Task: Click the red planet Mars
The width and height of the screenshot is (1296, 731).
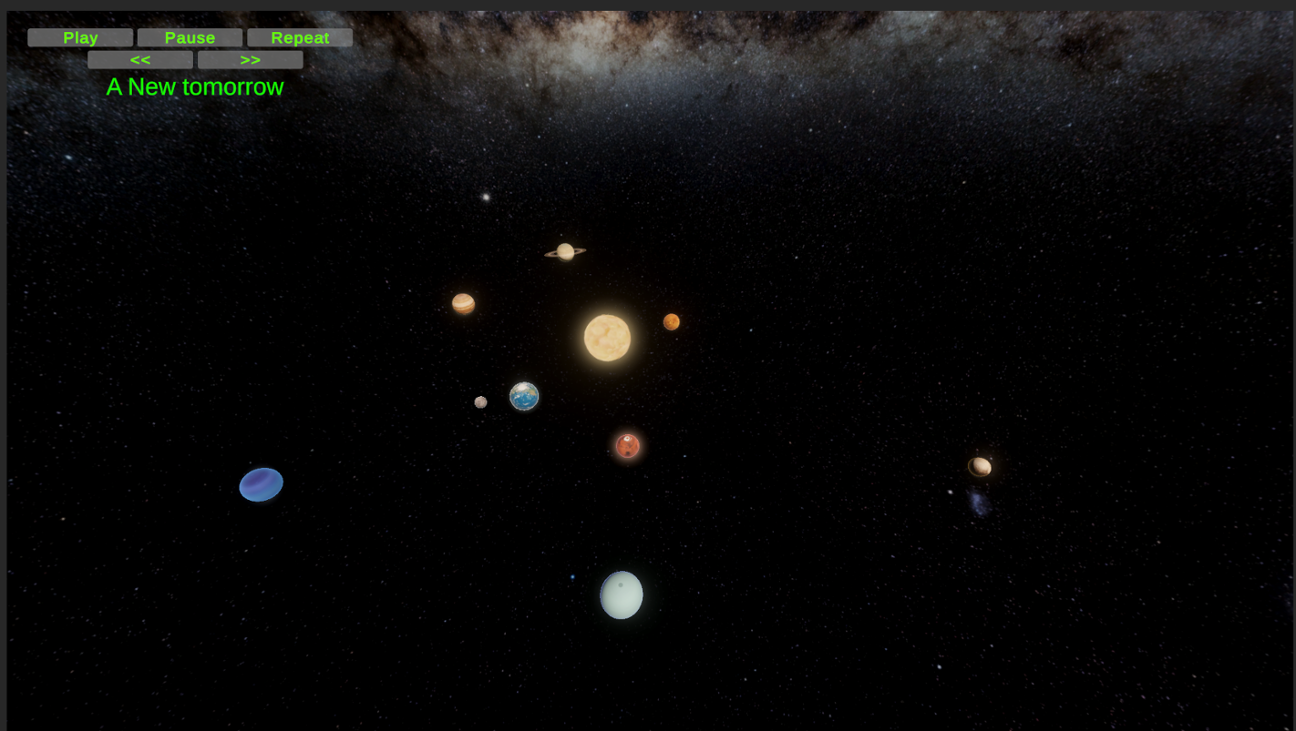Action: [627, 445]
